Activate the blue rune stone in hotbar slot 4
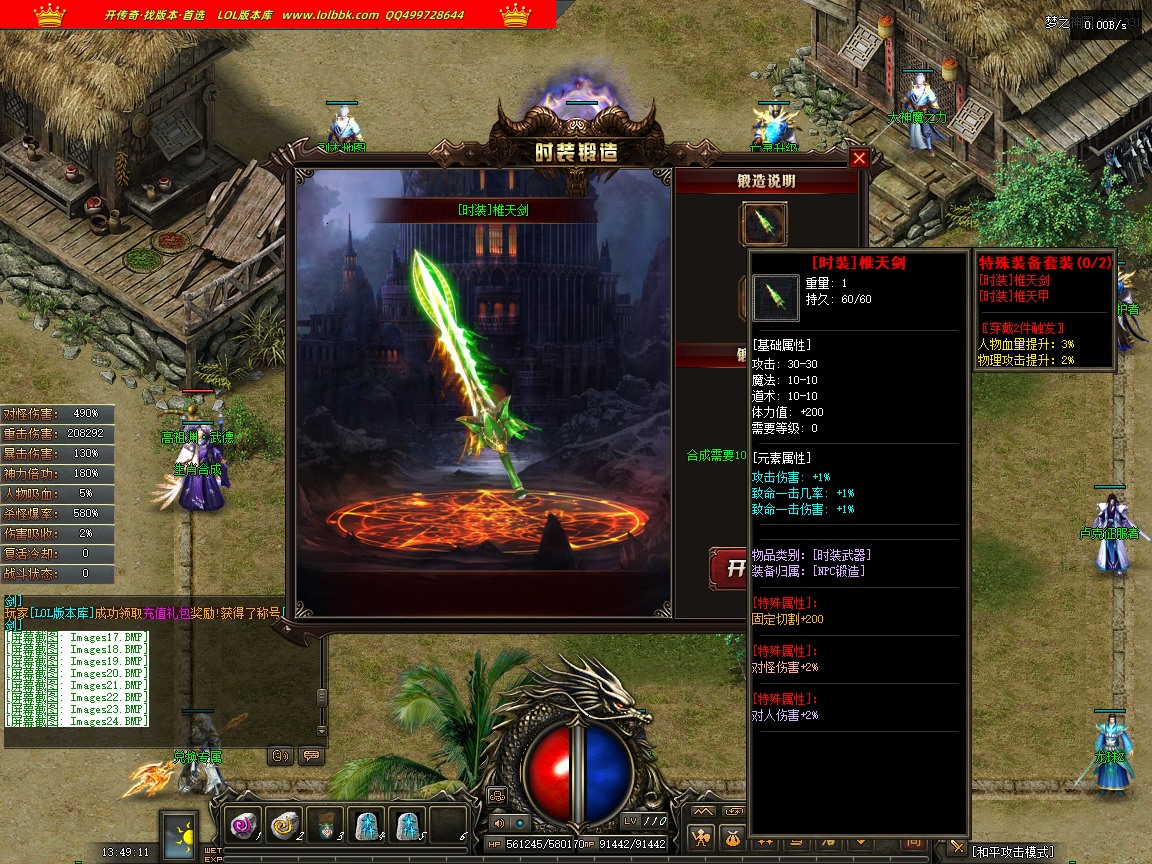 coord(366,824)
